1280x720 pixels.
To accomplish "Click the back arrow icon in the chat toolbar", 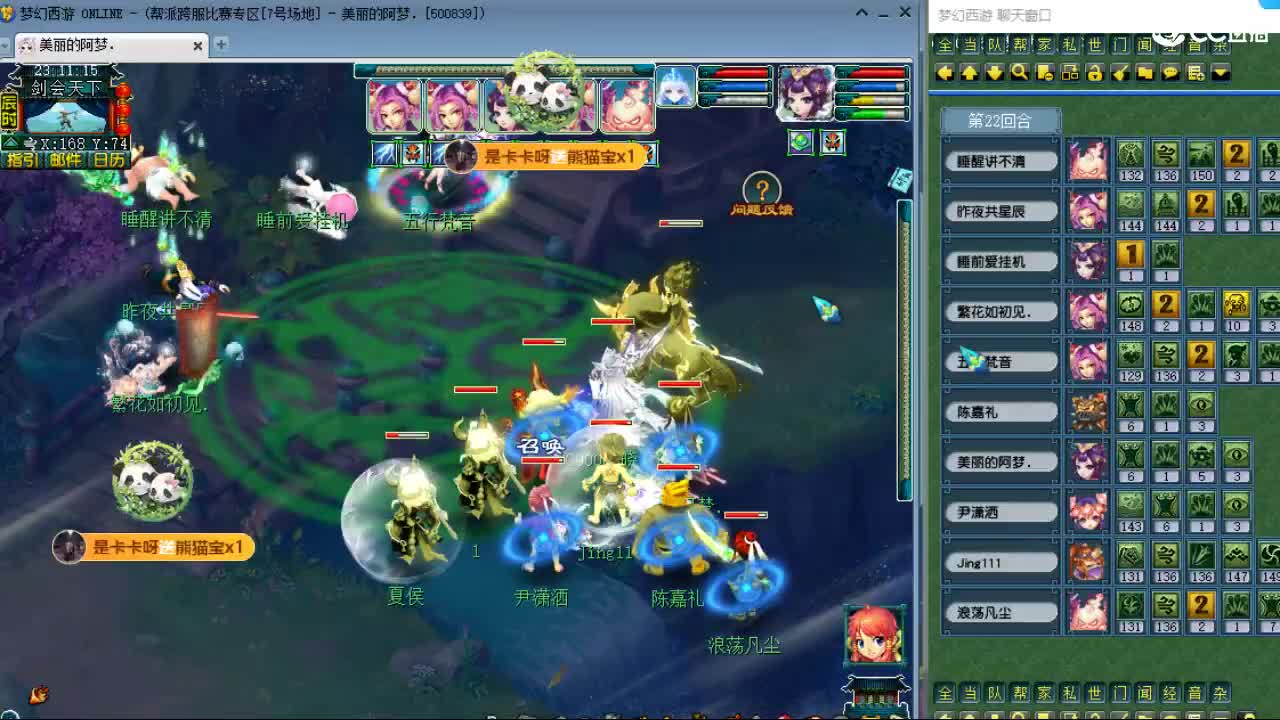I will 943,72.
